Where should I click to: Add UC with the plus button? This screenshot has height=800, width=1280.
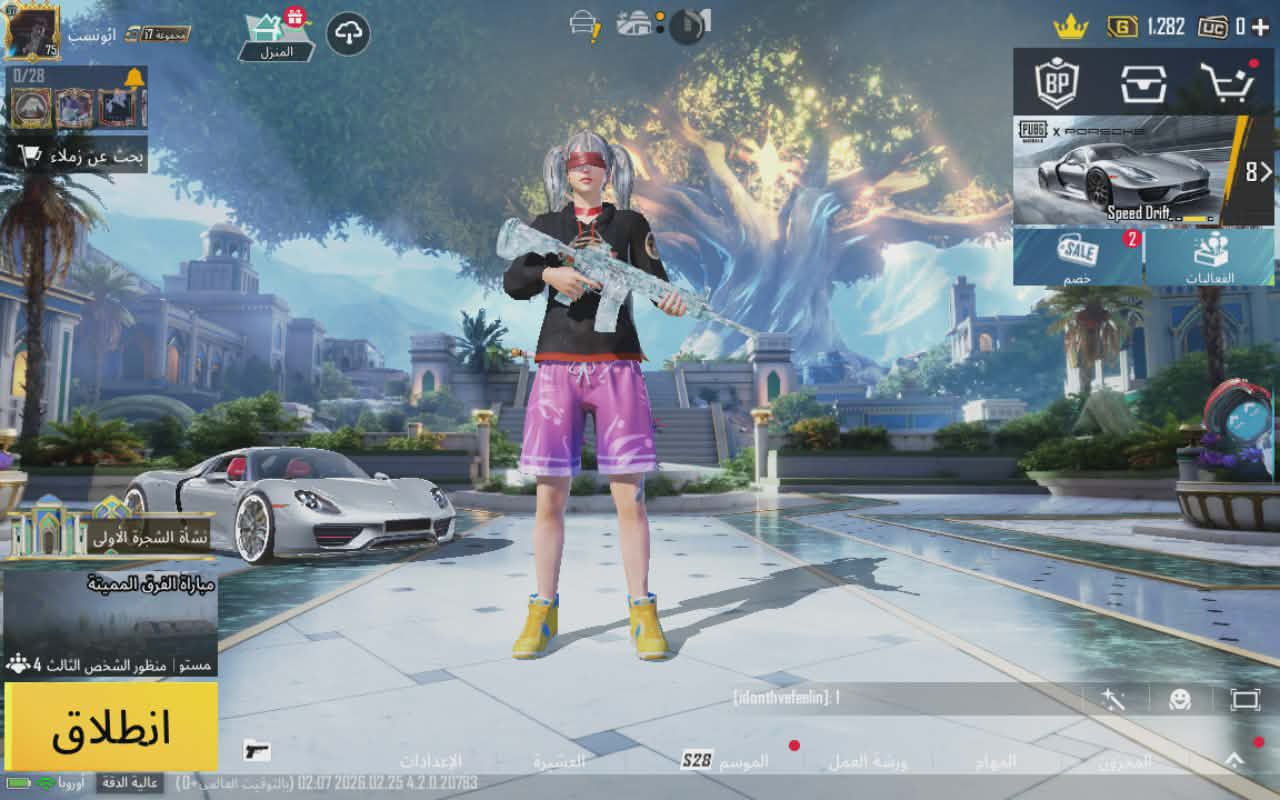tap(1260, 27)
